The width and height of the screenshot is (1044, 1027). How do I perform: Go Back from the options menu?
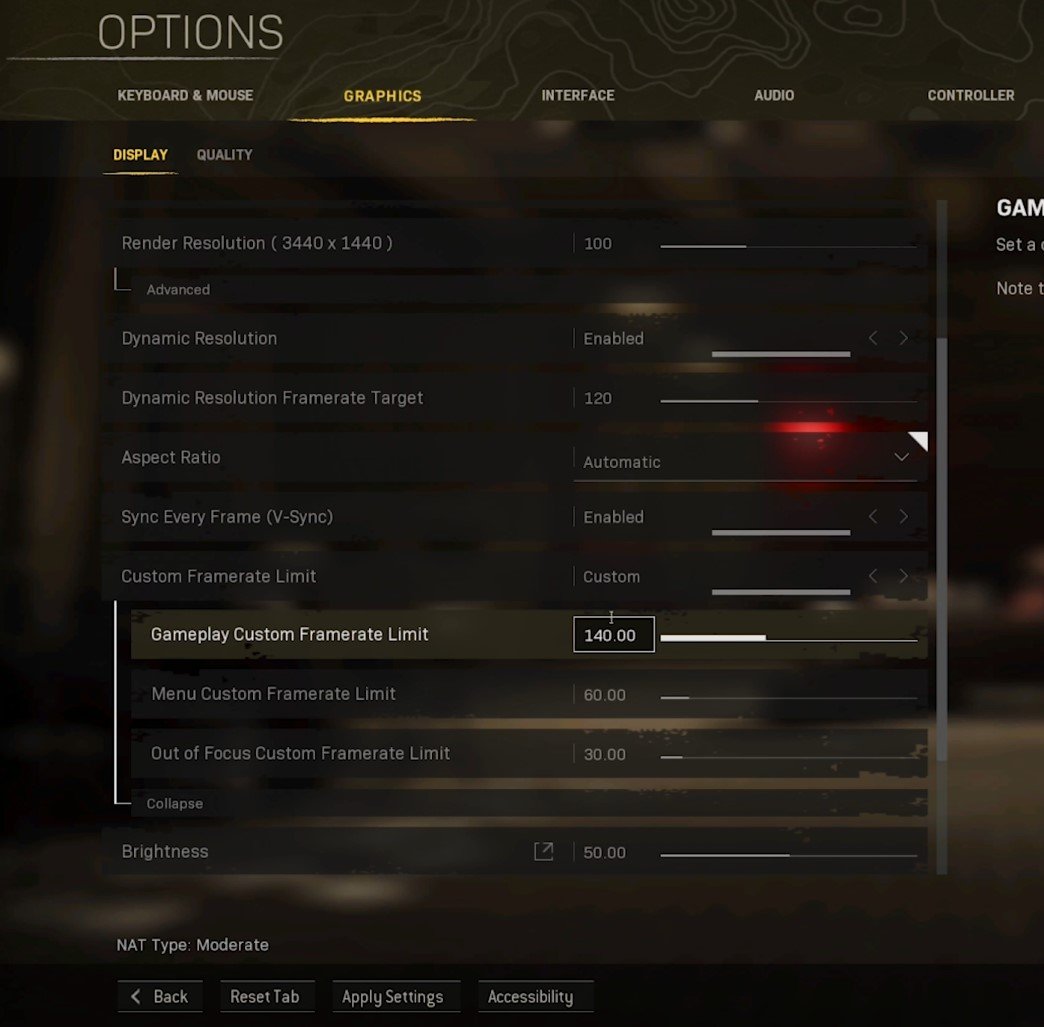click(x=160, y=997)
